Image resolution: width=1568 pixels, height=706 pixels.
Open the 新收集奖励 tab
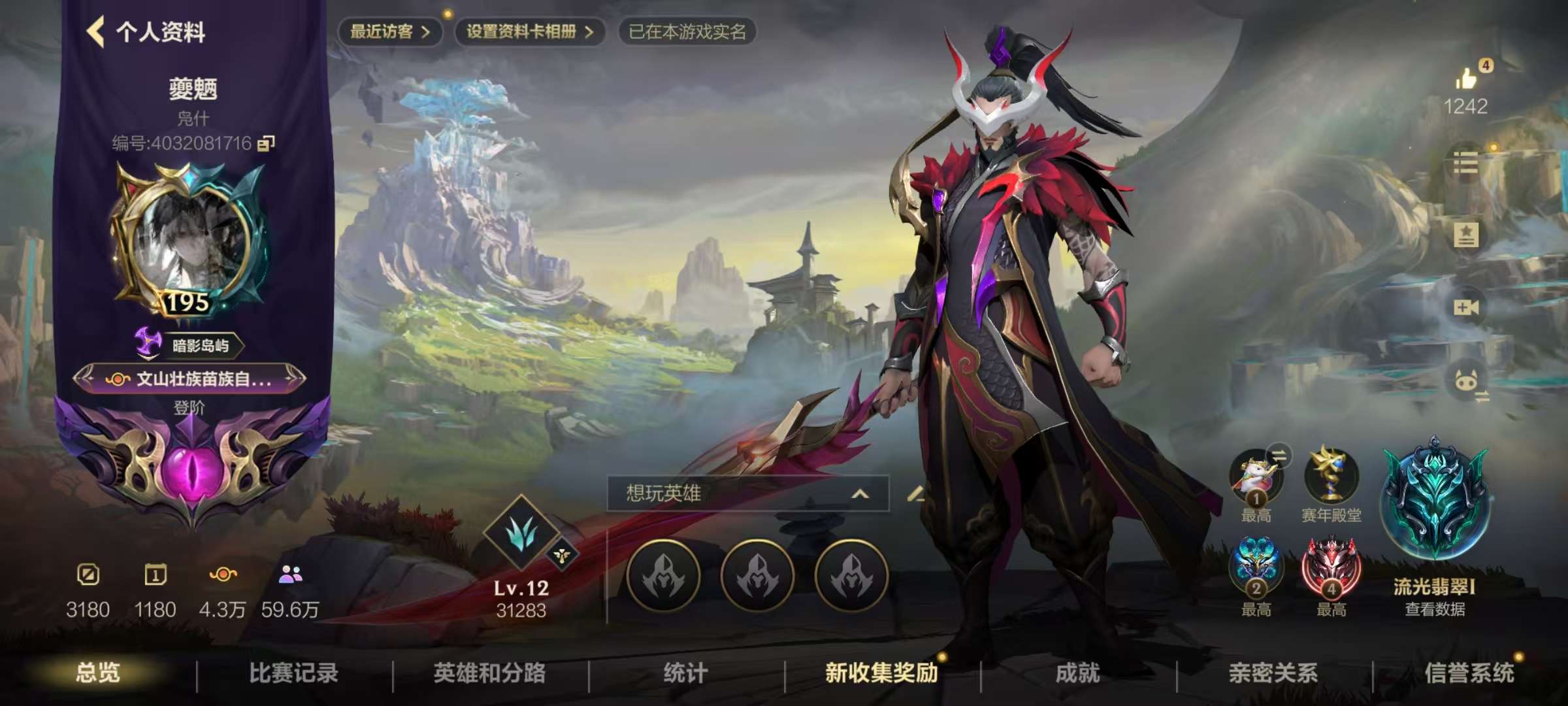[x=881, y=673]
